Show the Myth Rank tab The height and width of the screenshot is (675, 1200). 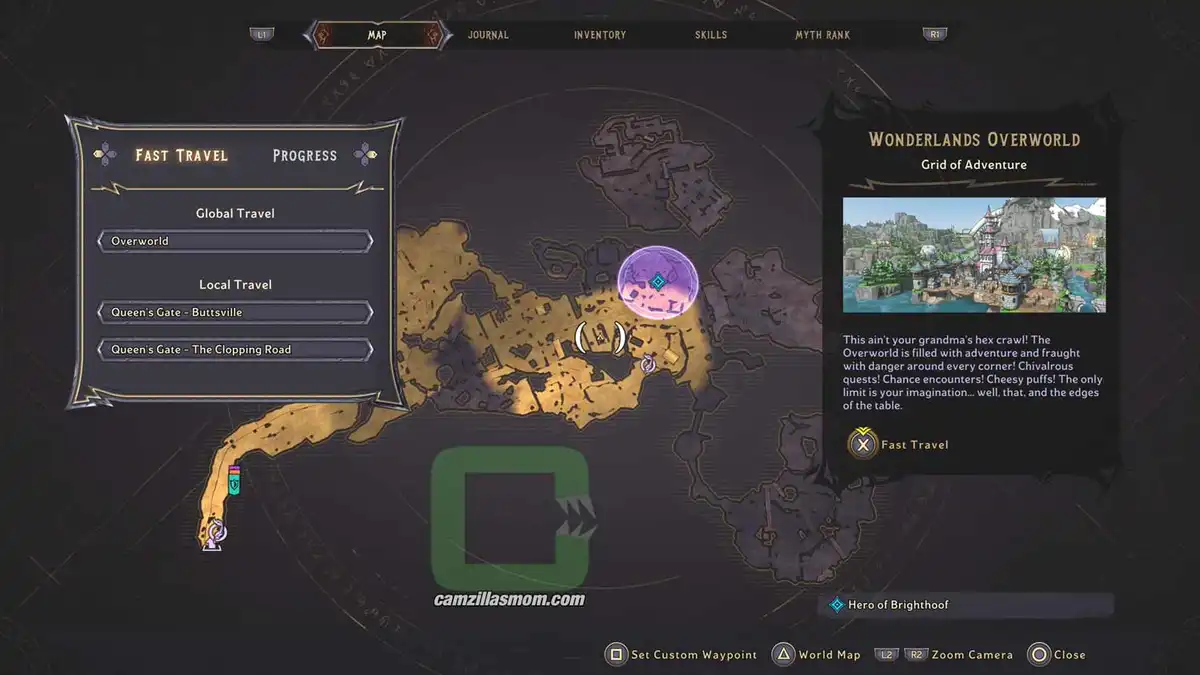[x=822, y=35]
